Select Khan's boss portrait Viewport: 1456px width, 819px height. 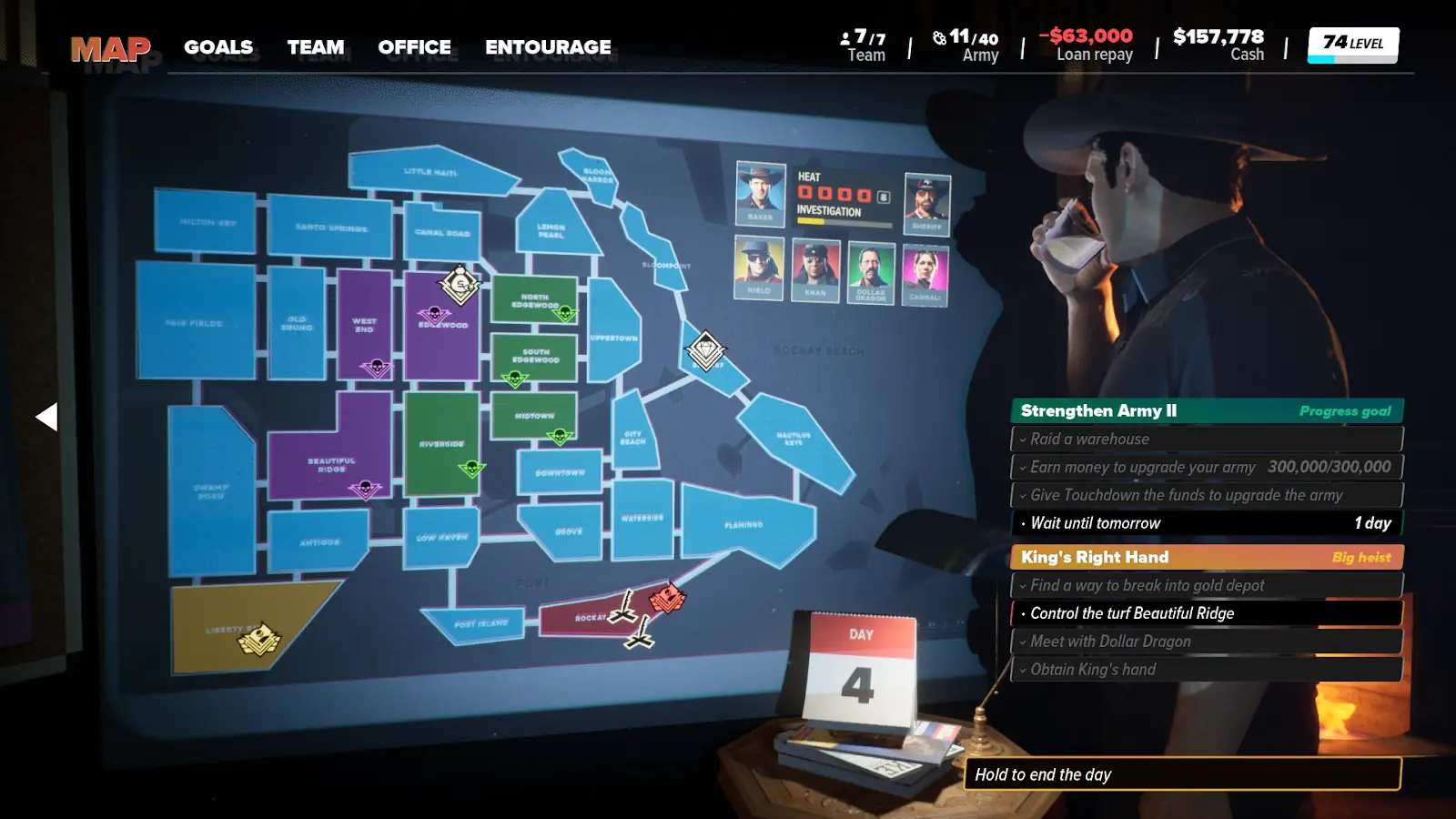click(815, 268)
